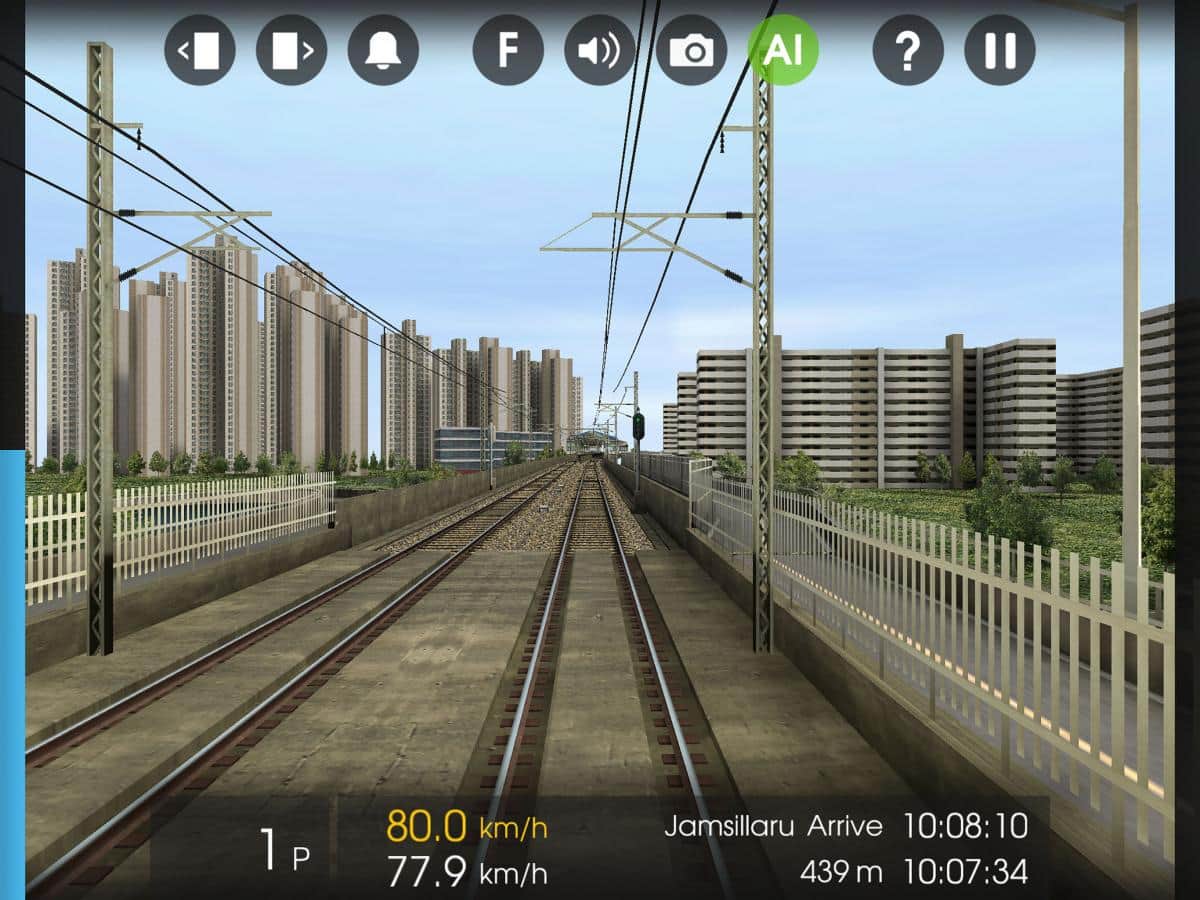This screenshot has height=900, width=1200.
Task: Pause the game
Action: [x=1000, y=50]
